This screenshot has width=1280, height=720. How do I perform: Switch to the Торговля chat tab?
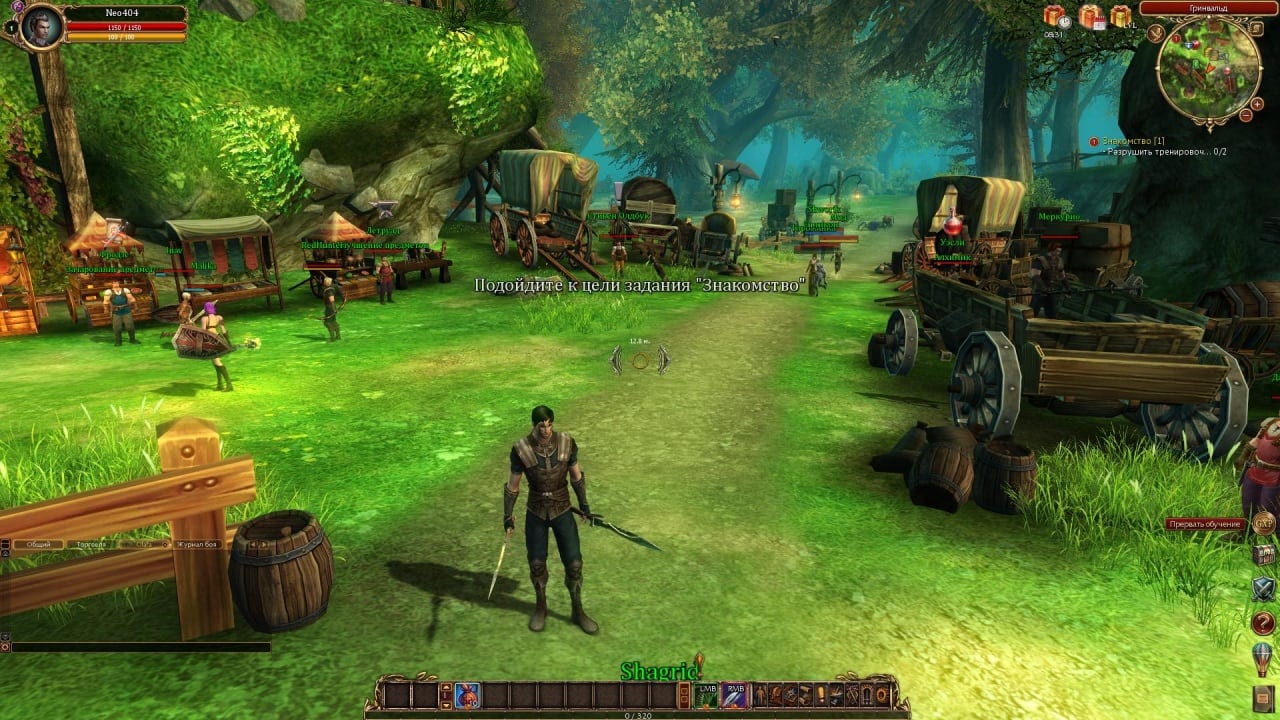91,544
